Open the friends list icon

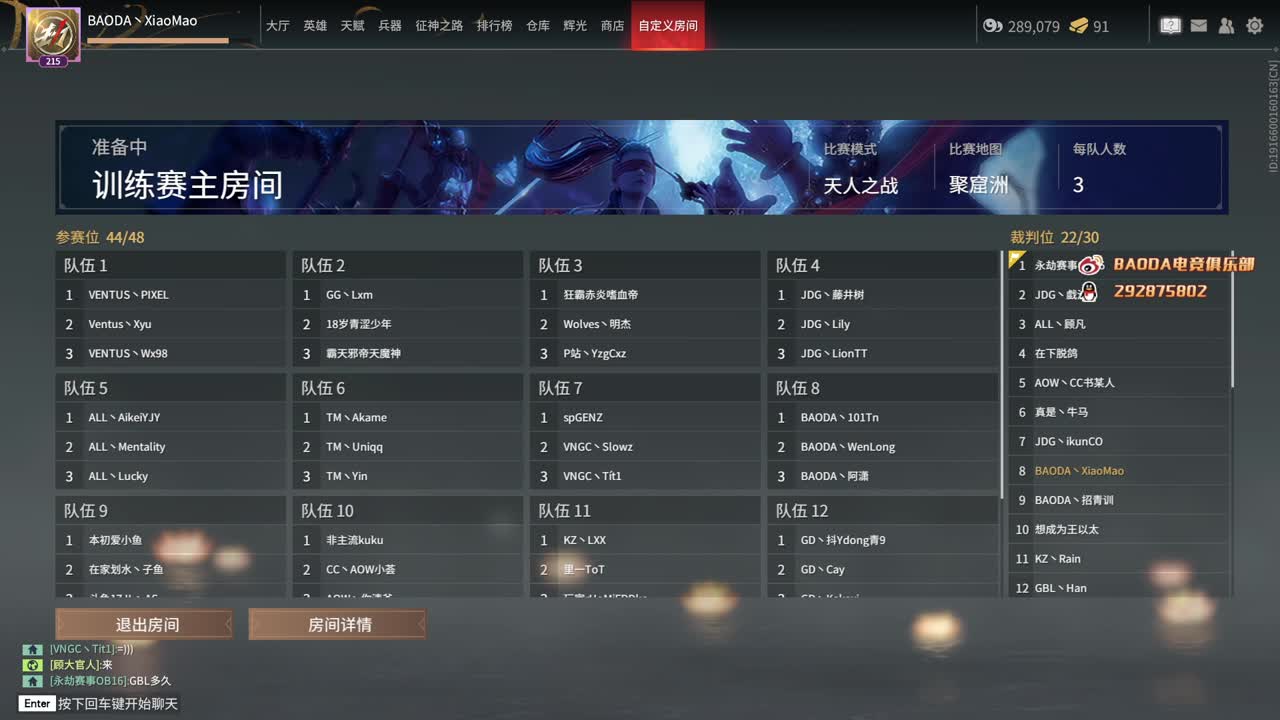coord(1226,26)
